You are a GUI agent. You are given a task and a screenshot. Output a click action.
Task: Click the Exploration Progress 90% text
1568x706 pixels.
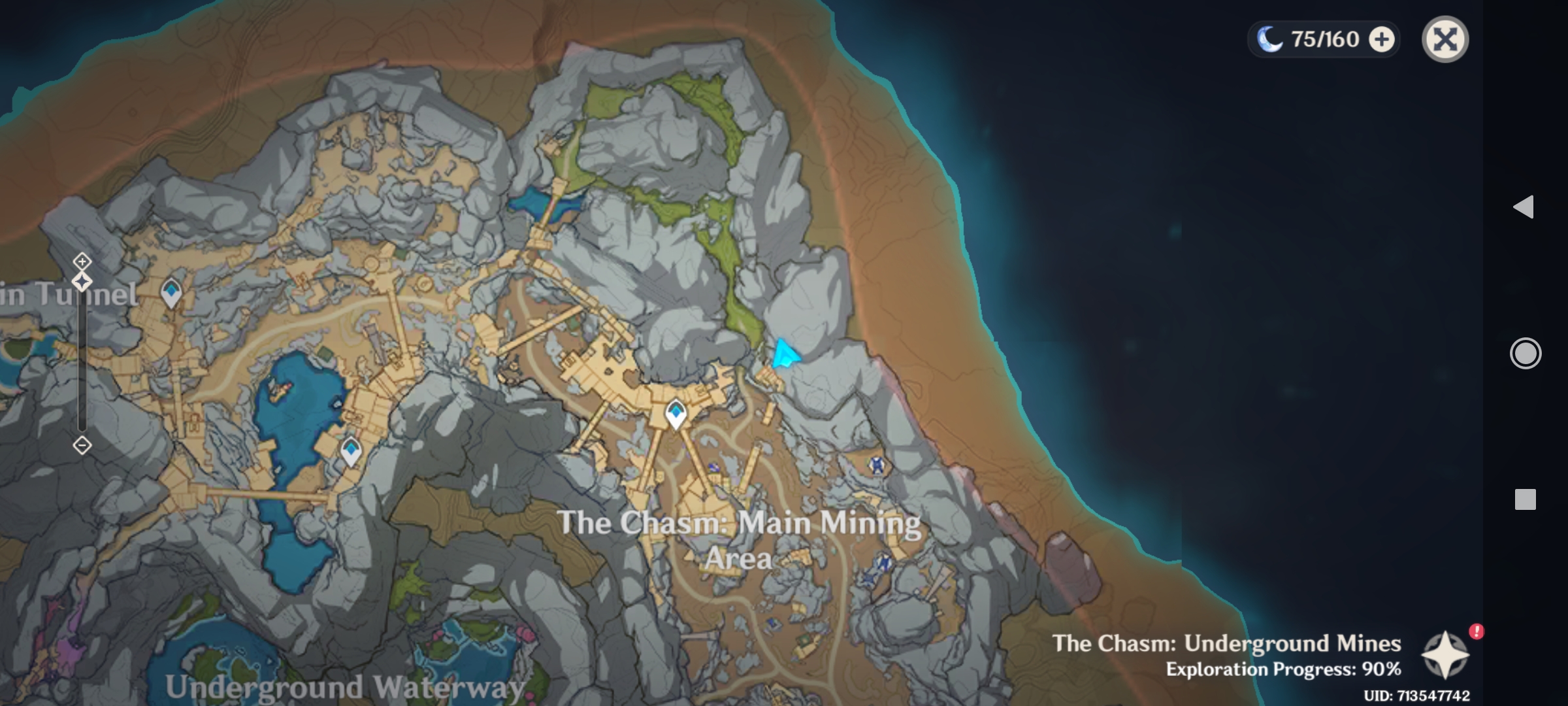pyautogui.click(x=1258, y=669)
